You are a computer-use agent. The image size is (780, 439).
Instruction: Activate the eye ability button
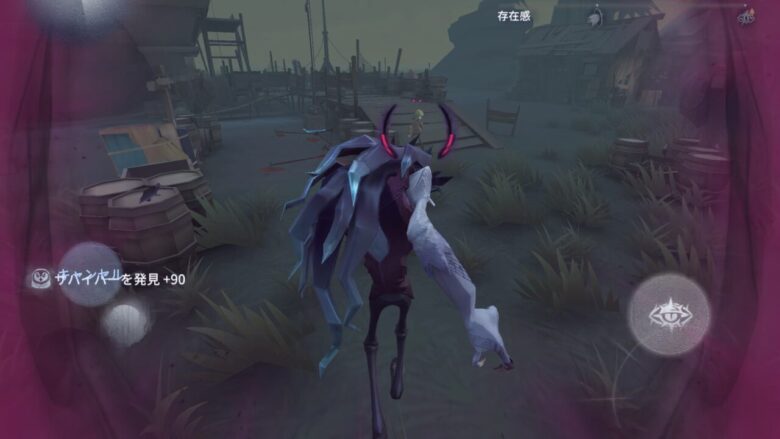pyautogui.click(x=668, y=315)
